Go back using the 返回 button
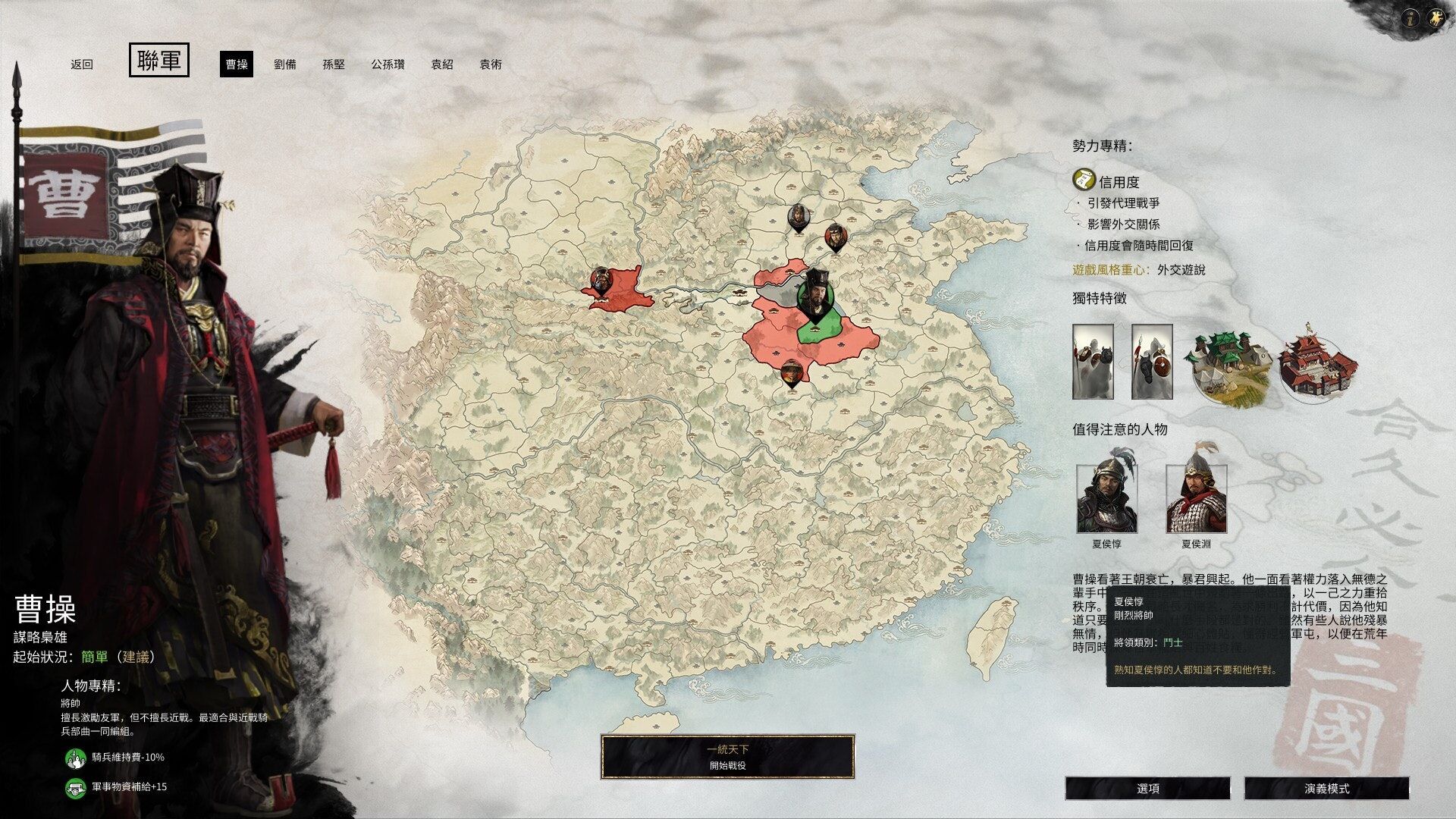The width and height of the screenshot is (1456, 819). point(82,64)
